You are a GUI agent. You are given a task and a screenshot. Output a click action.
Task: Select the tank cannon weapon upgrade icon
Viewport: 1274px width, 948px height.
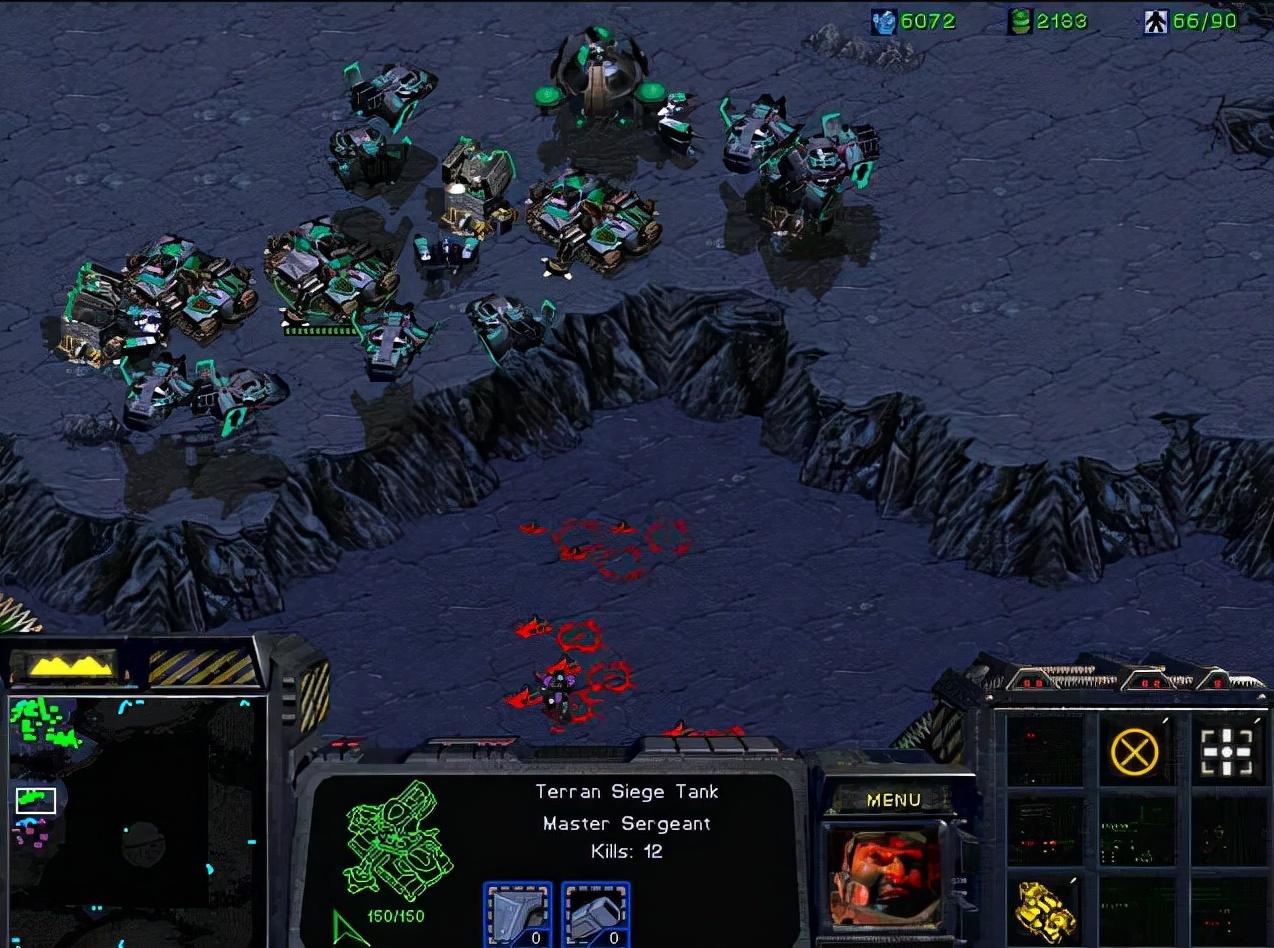[595, 912]
